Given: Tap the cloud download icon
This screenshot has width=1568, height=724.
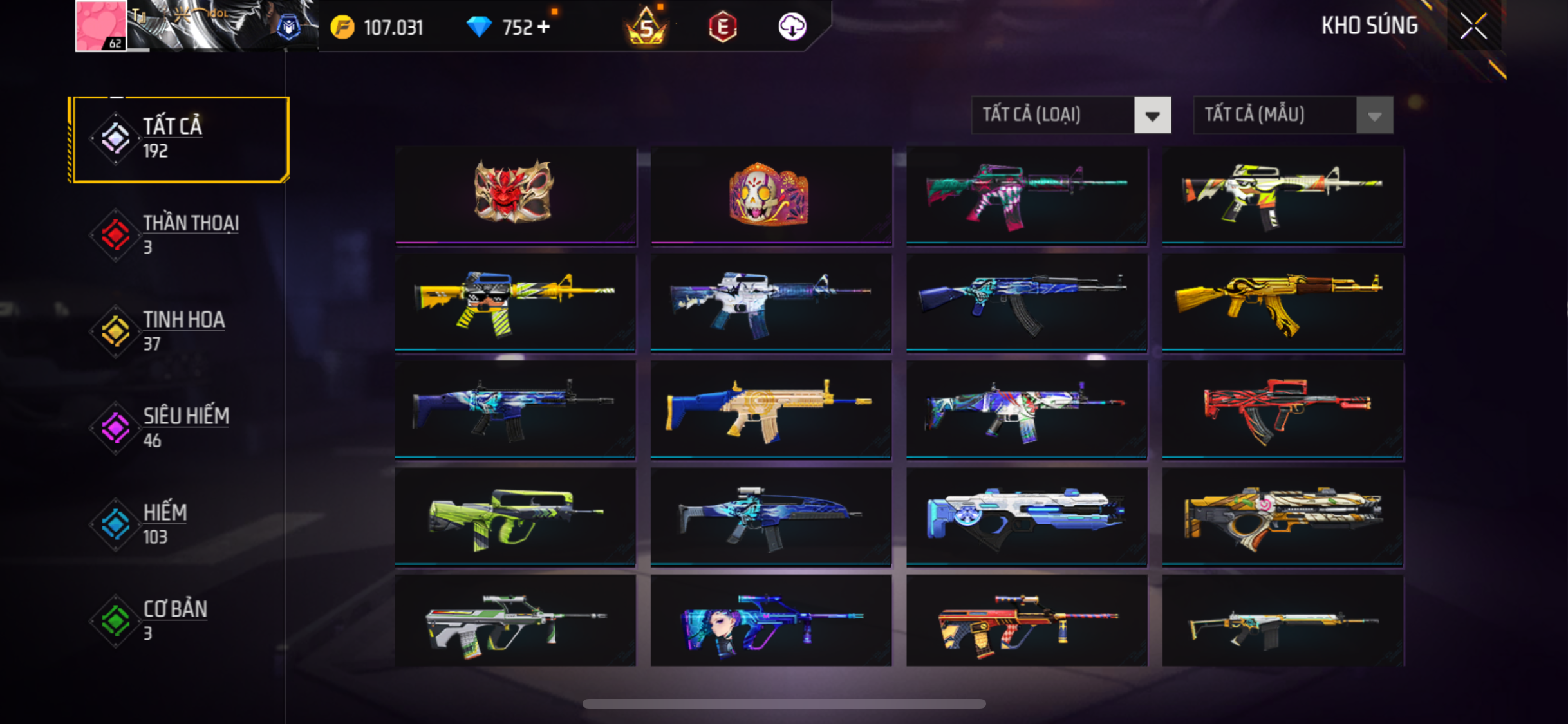Looking at the screenshot, I should (x=792, y=27).
